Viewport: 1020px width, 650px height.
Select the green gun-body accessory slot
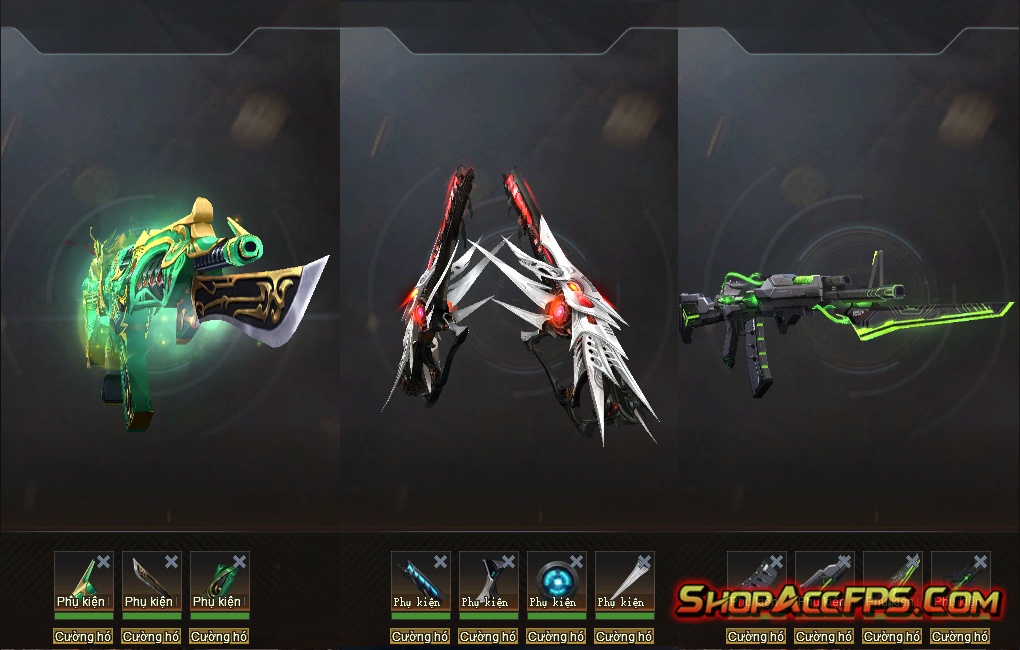coord(219,580)
